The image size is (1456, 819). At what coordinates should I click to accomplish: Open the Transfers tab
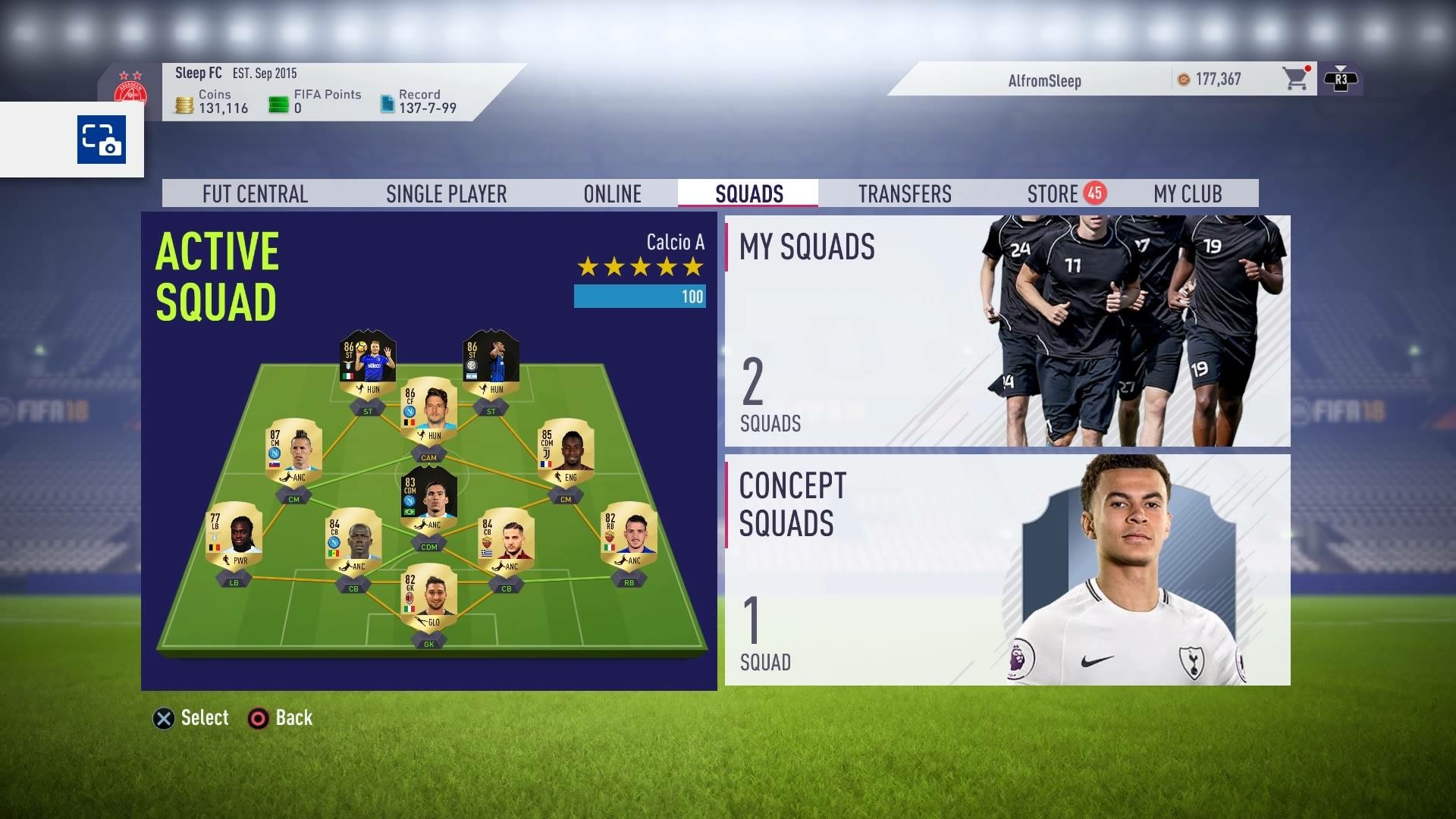pos(904,194)
